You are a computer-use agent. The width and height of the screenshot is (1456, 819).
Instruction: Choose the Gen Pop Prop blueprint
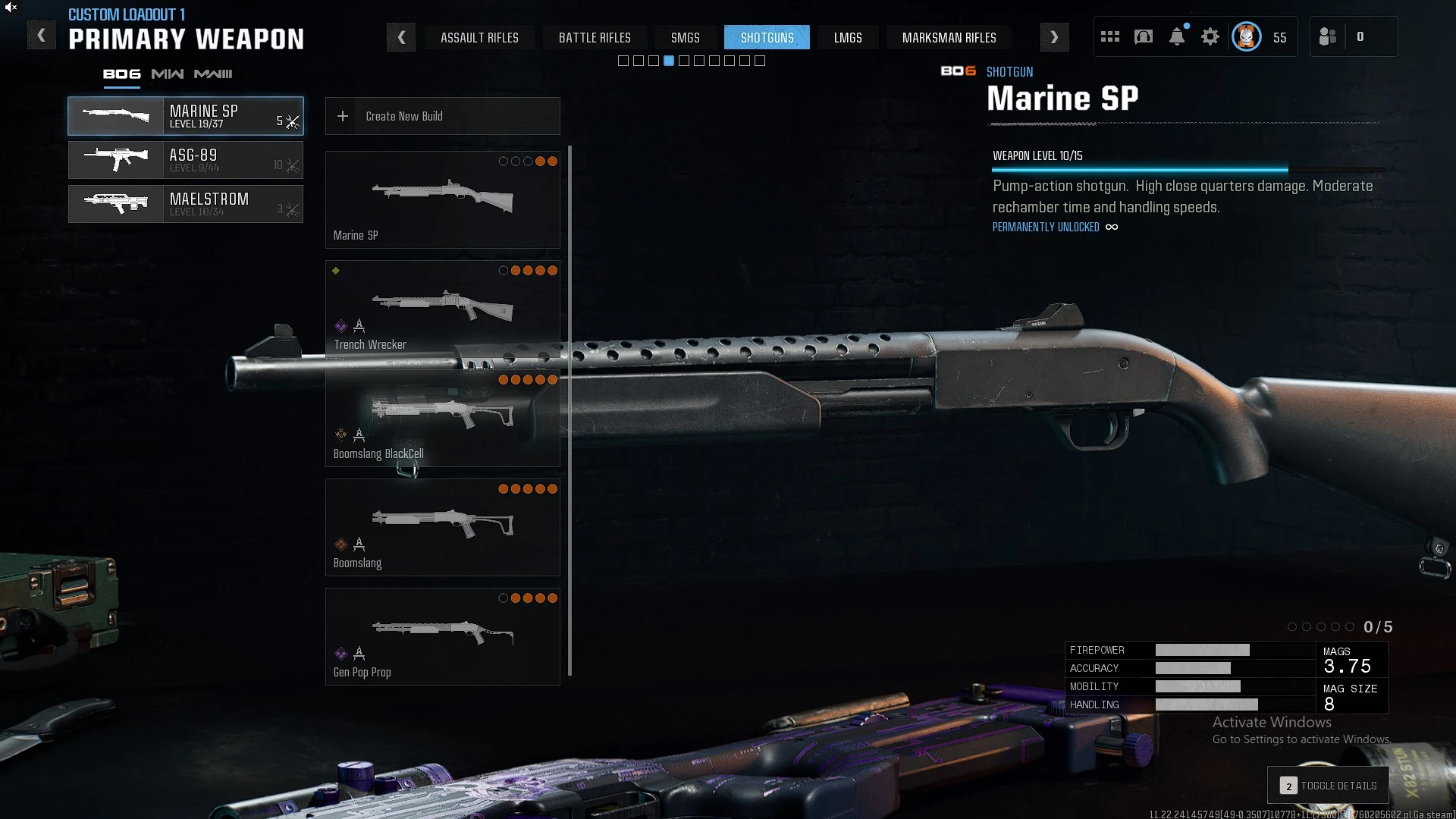coord(442,636)
